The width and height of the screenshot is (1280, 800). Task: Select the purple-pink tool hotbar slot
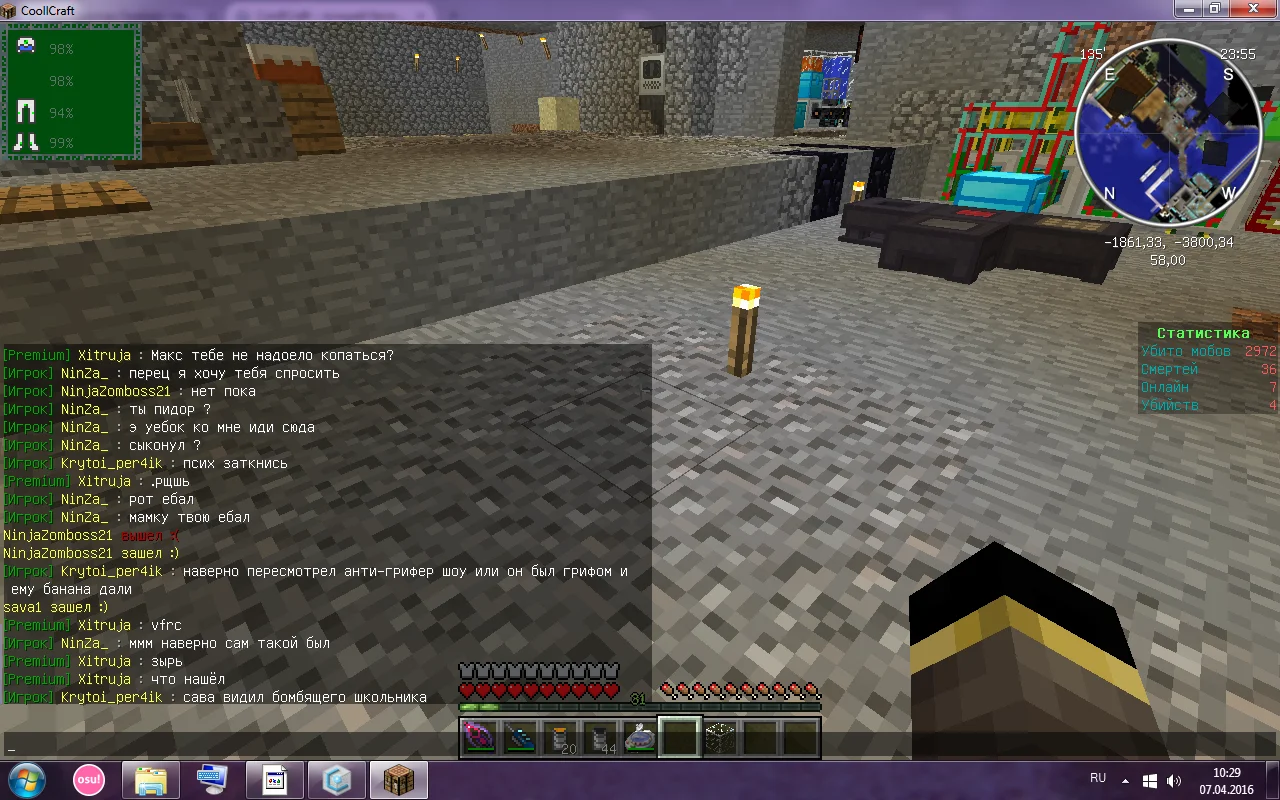click(478, 738)
